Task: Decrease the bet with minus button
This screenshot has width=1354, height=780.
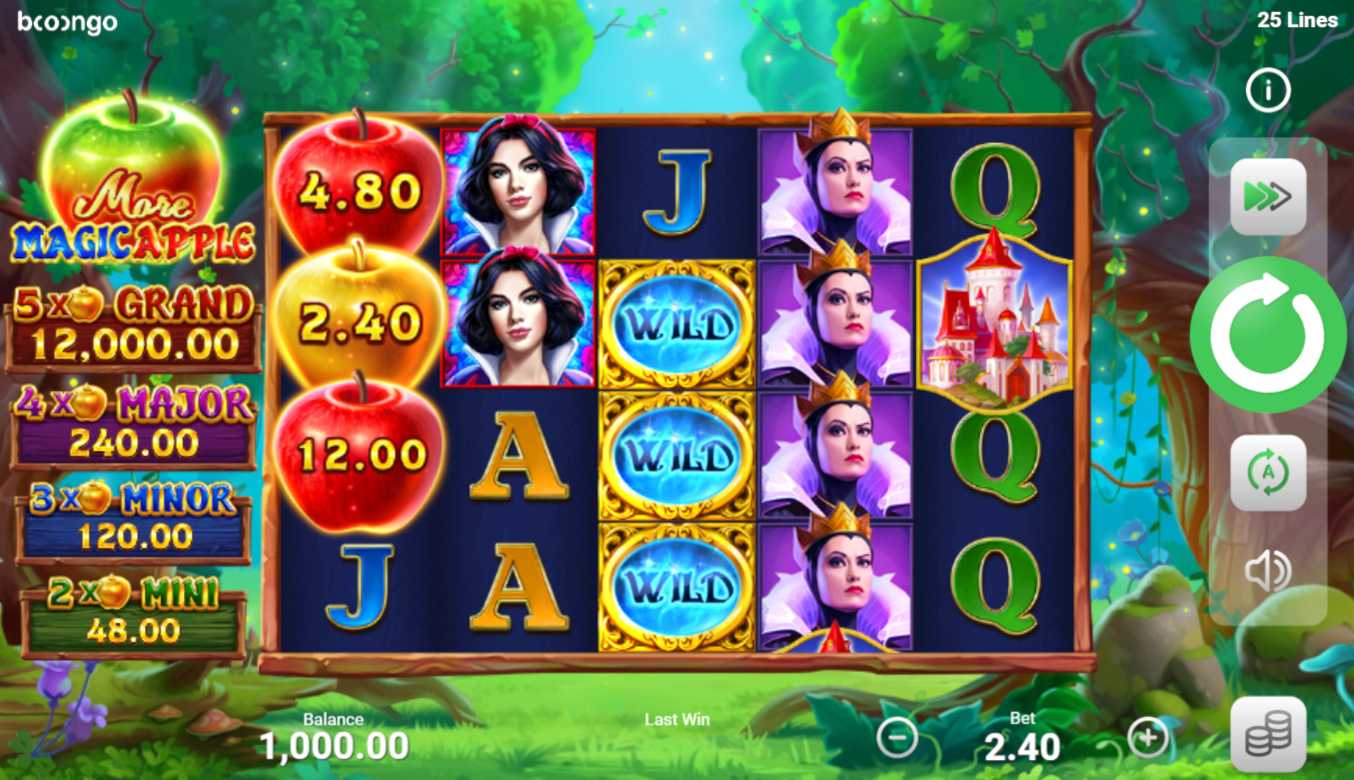Action: pos(897,738)
